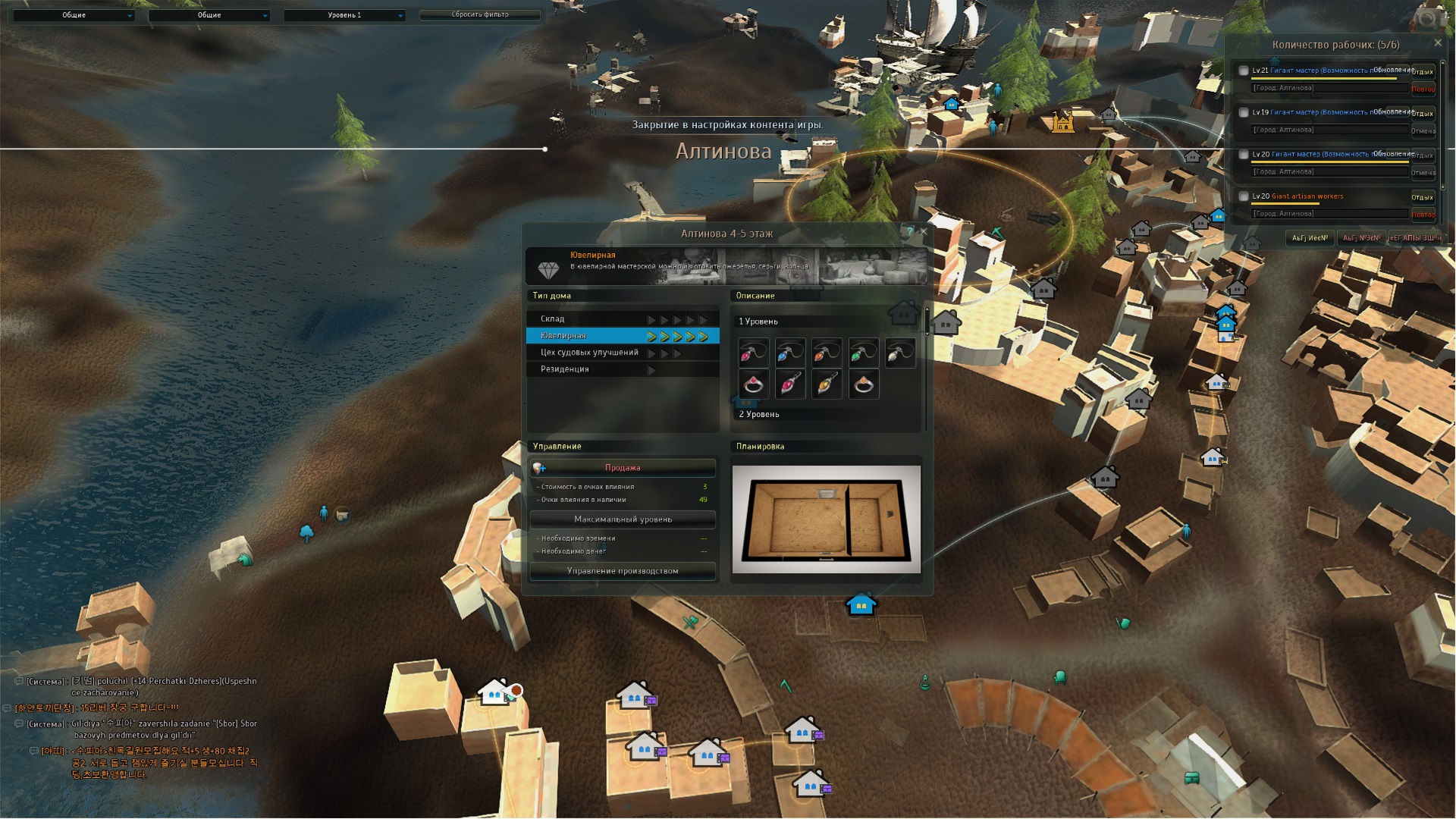Click Сбросить фильтр to reset filters
The image size is (1456, 819).
pos(480,15)
